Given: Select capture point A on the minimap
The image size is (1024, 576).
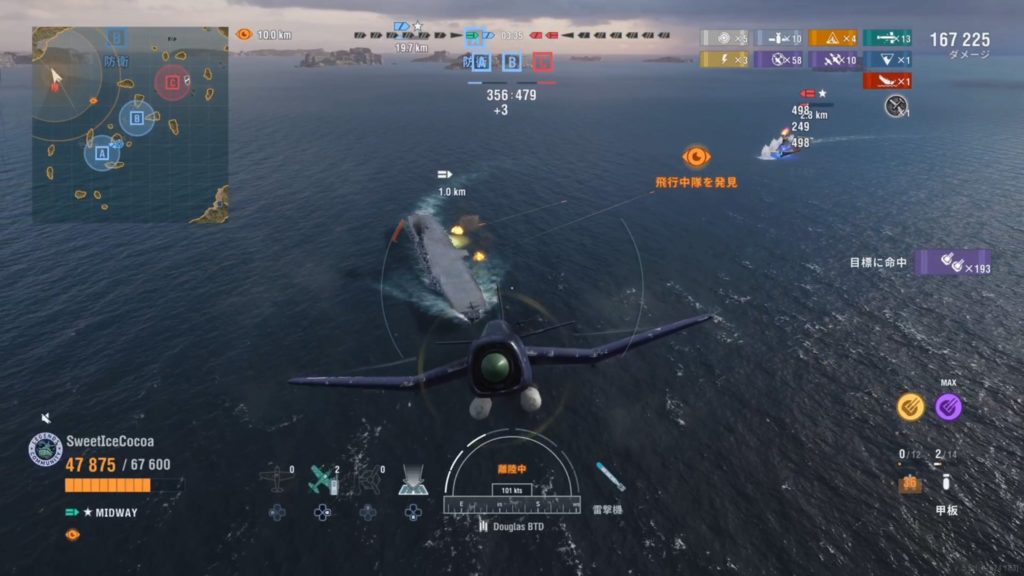Looking at the screenshot, I should 101,154.
